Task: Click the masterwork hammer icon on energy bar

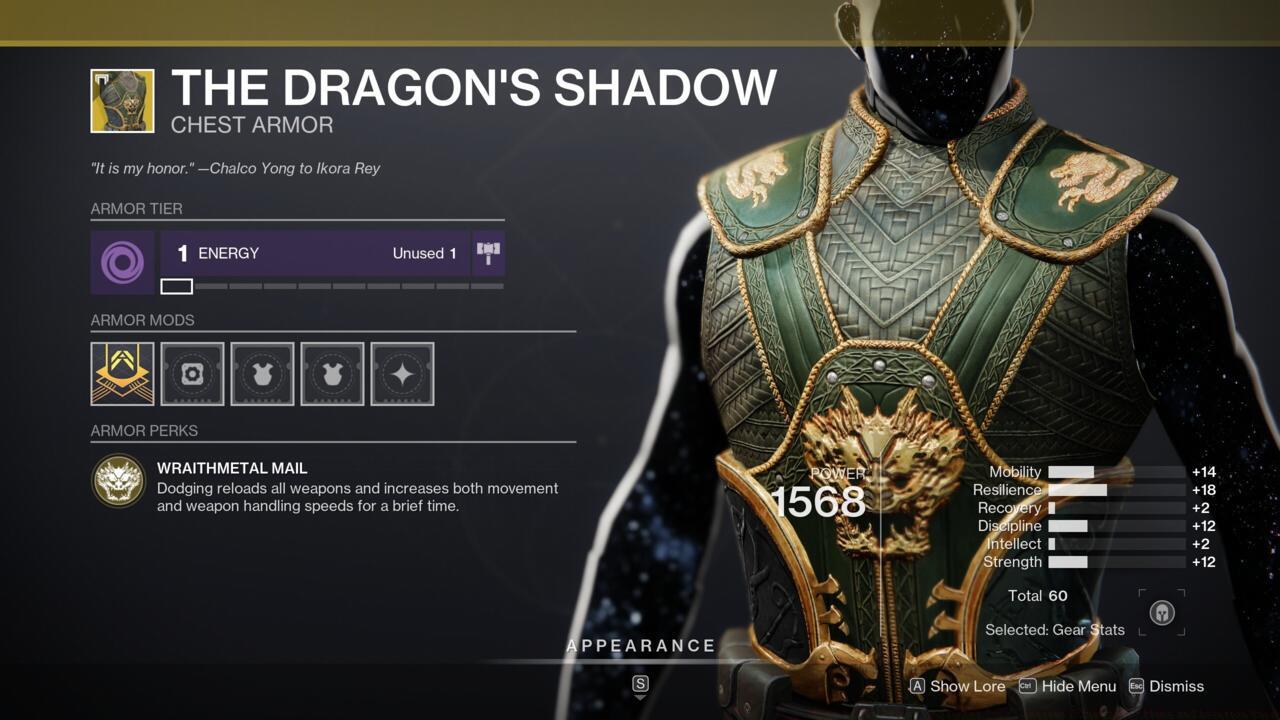Action: (x=488, y=253)
